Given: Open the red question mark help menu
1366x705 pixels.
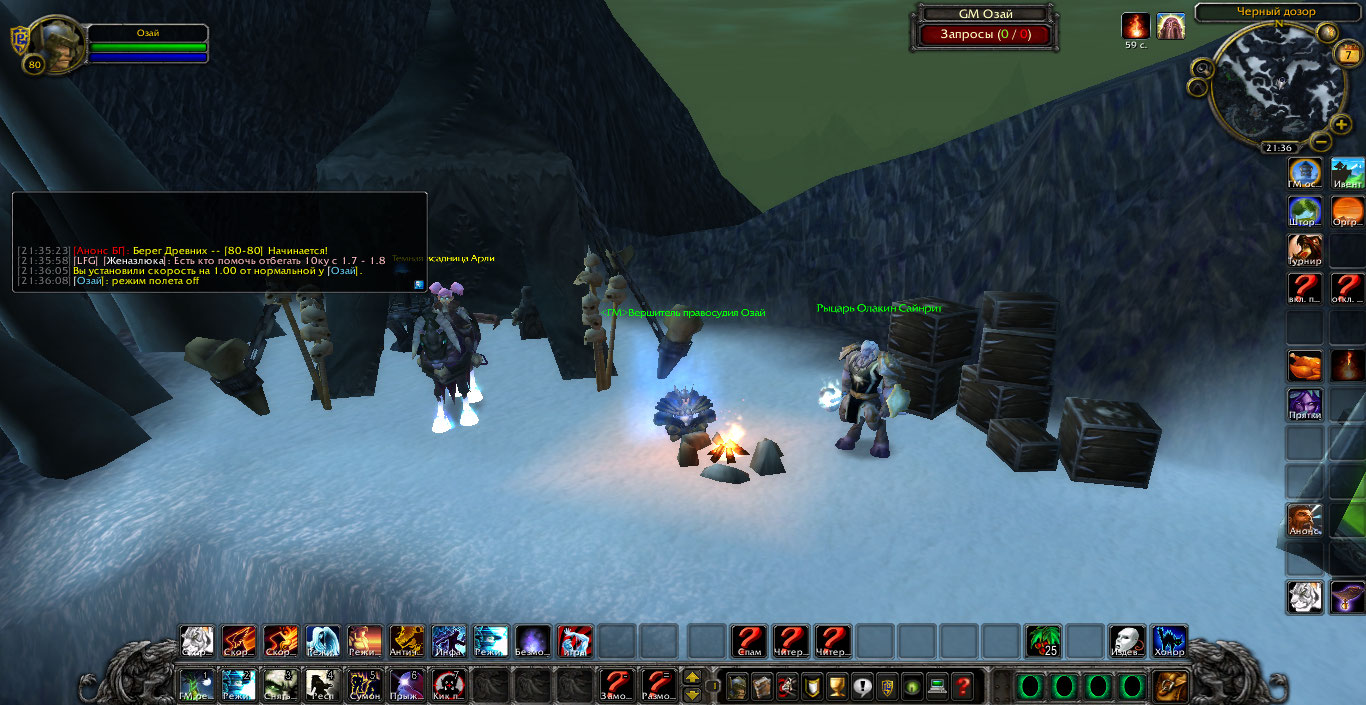Looking at the screenshot, I should (x=963, y=687).
